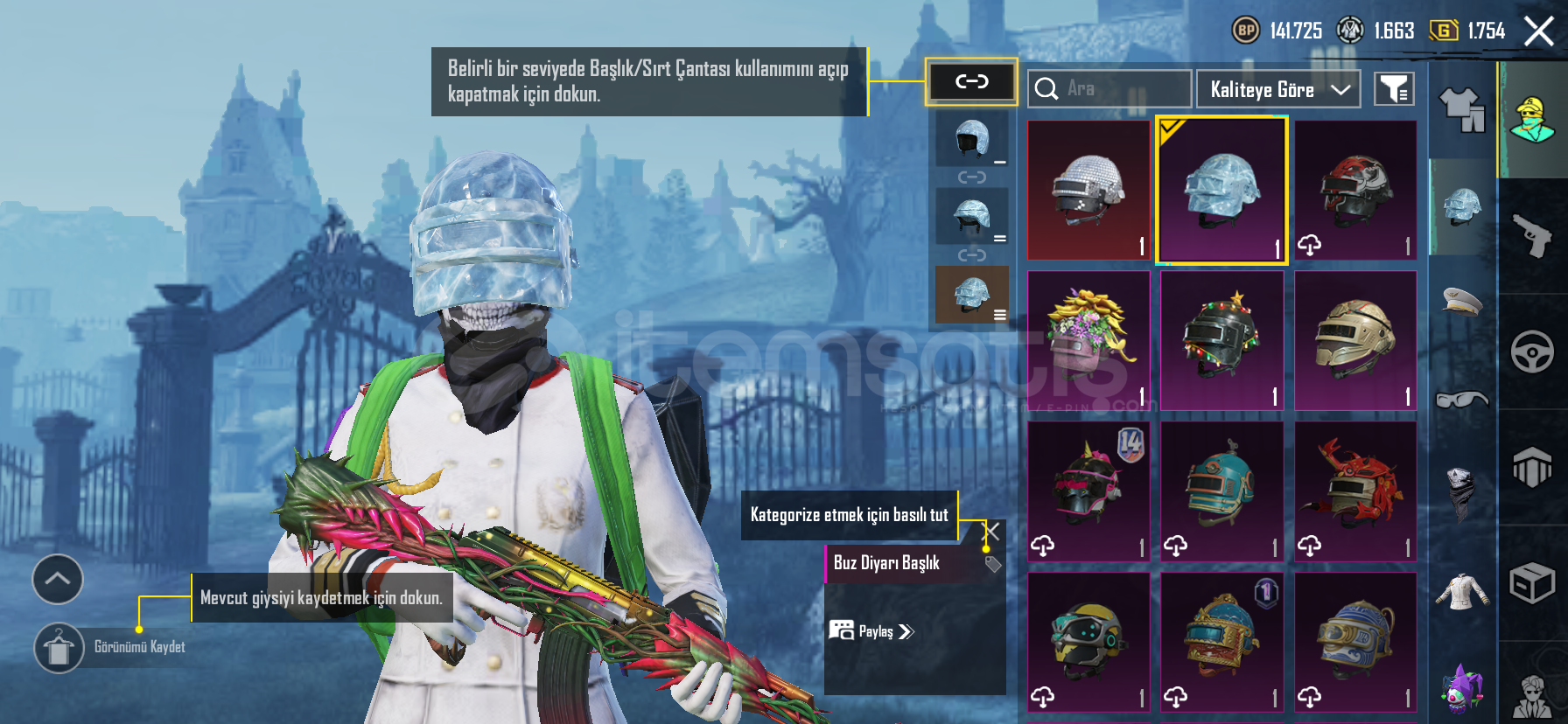Toggle the helmet/backpack link button
Image resolution: width=1568 pixels, height=724 pixels.
point(971,82)
